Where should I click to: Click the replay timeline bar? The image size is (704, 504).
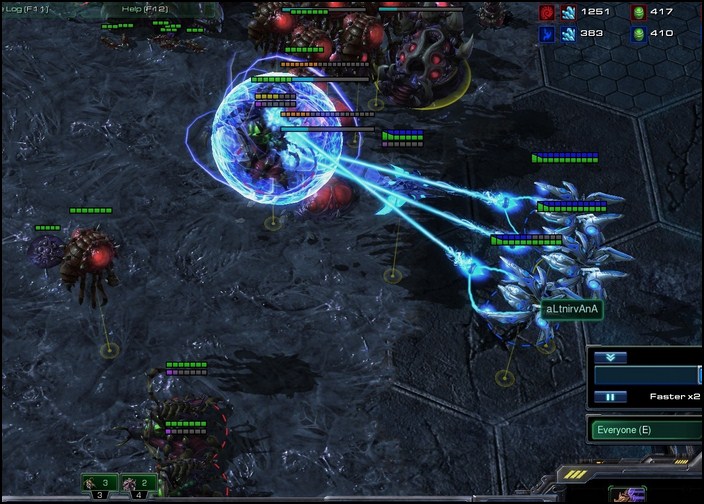[648, 376]
